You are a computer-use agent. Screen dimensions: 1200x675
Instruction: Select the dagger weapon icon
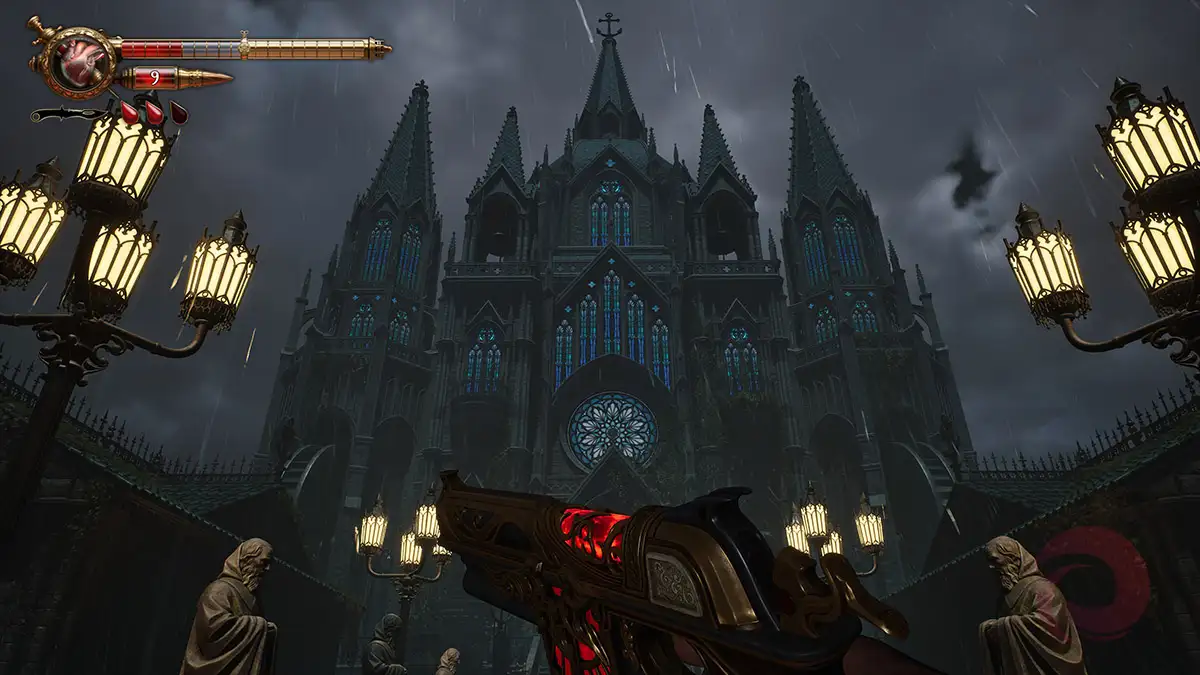pyautogui.click(x=68, y=114)
